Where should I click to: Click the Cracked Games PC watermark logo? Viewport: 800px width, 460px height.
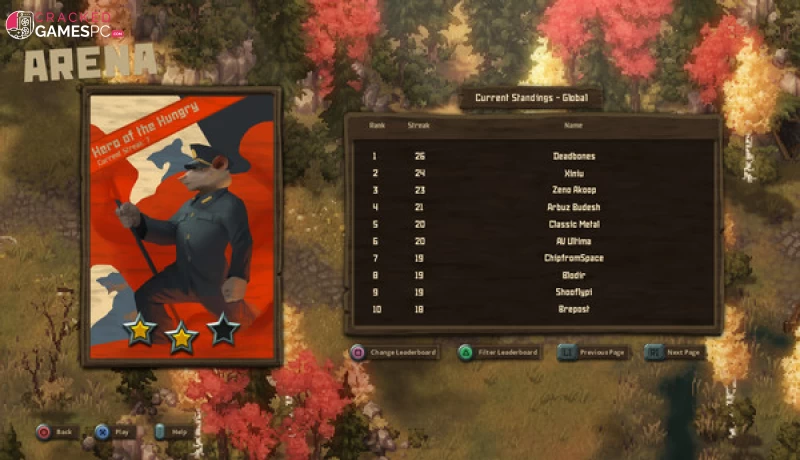[x=64, y=26]
